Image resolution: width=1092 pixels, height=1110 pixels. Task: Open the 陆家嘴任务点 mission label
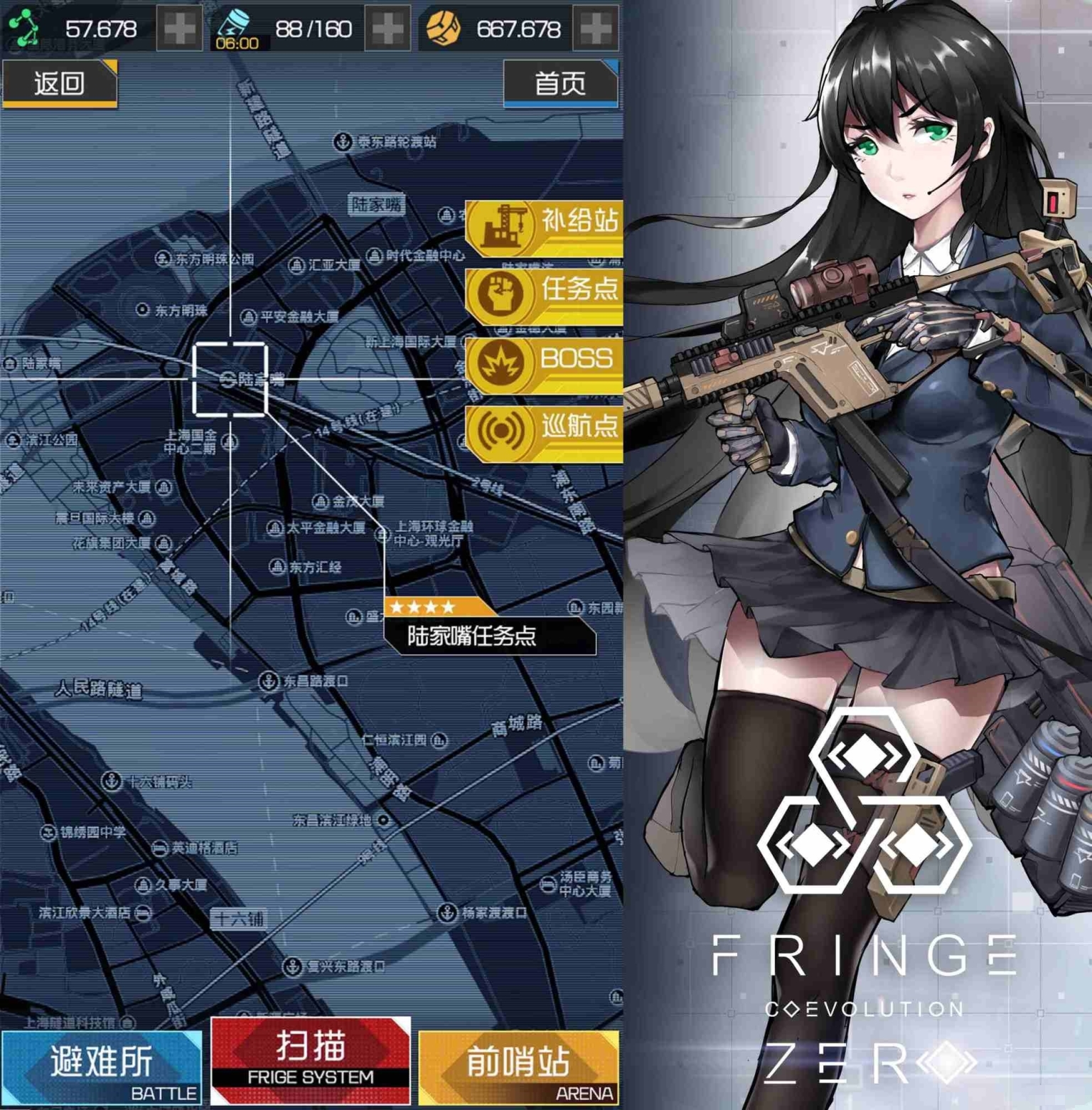coord(490,635)
